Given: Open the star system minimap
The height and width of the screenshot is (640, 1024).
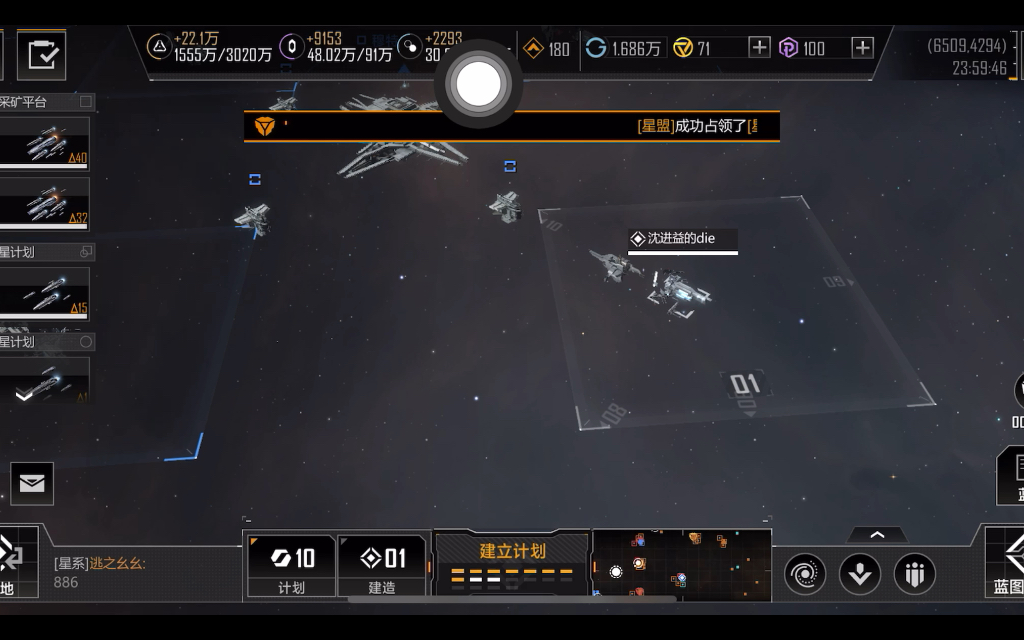Looking at the screenshot, I should [682, 565].
